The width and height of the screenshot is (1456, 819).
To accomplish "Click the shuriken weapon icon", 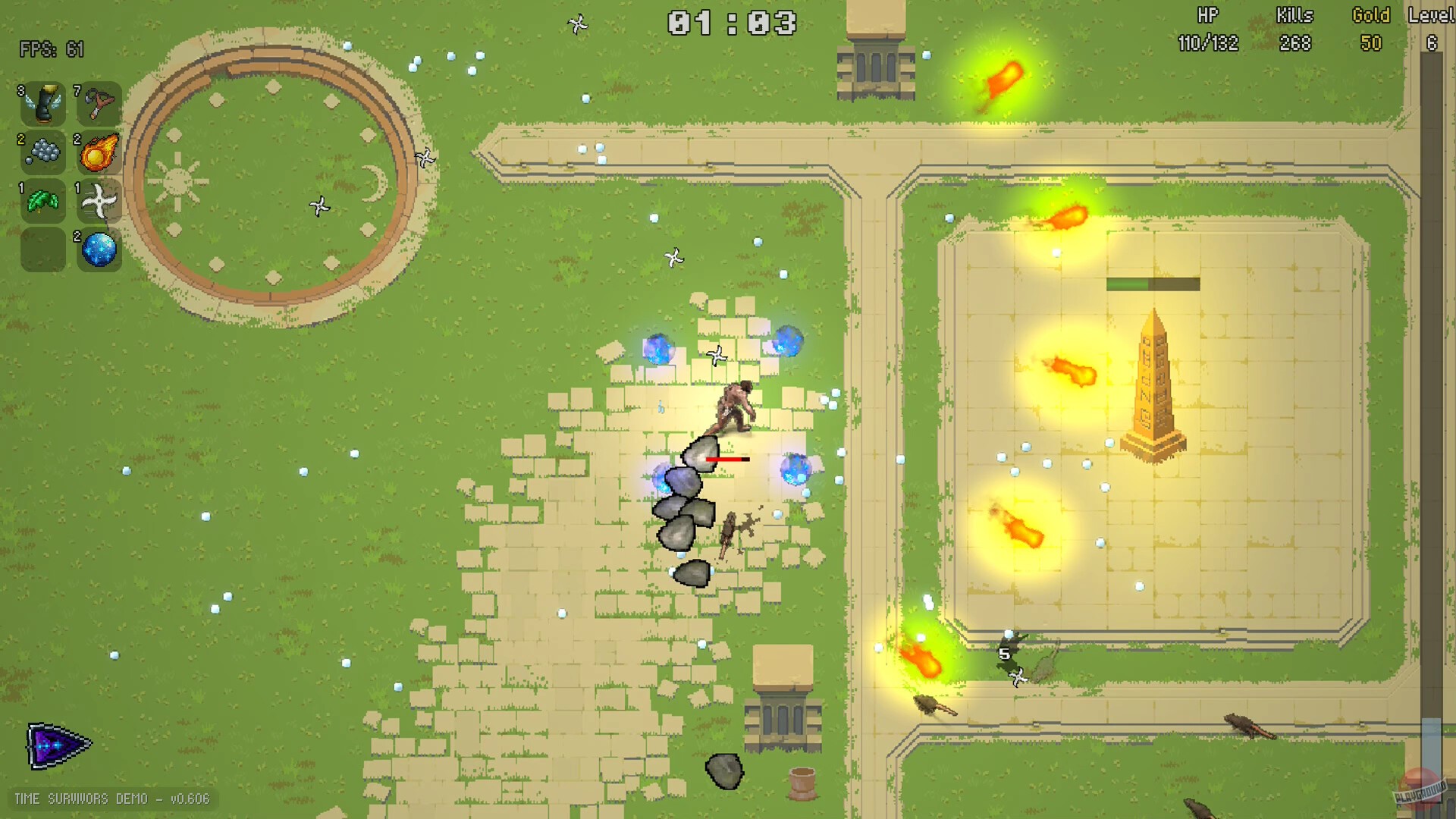I will [99, 201].
